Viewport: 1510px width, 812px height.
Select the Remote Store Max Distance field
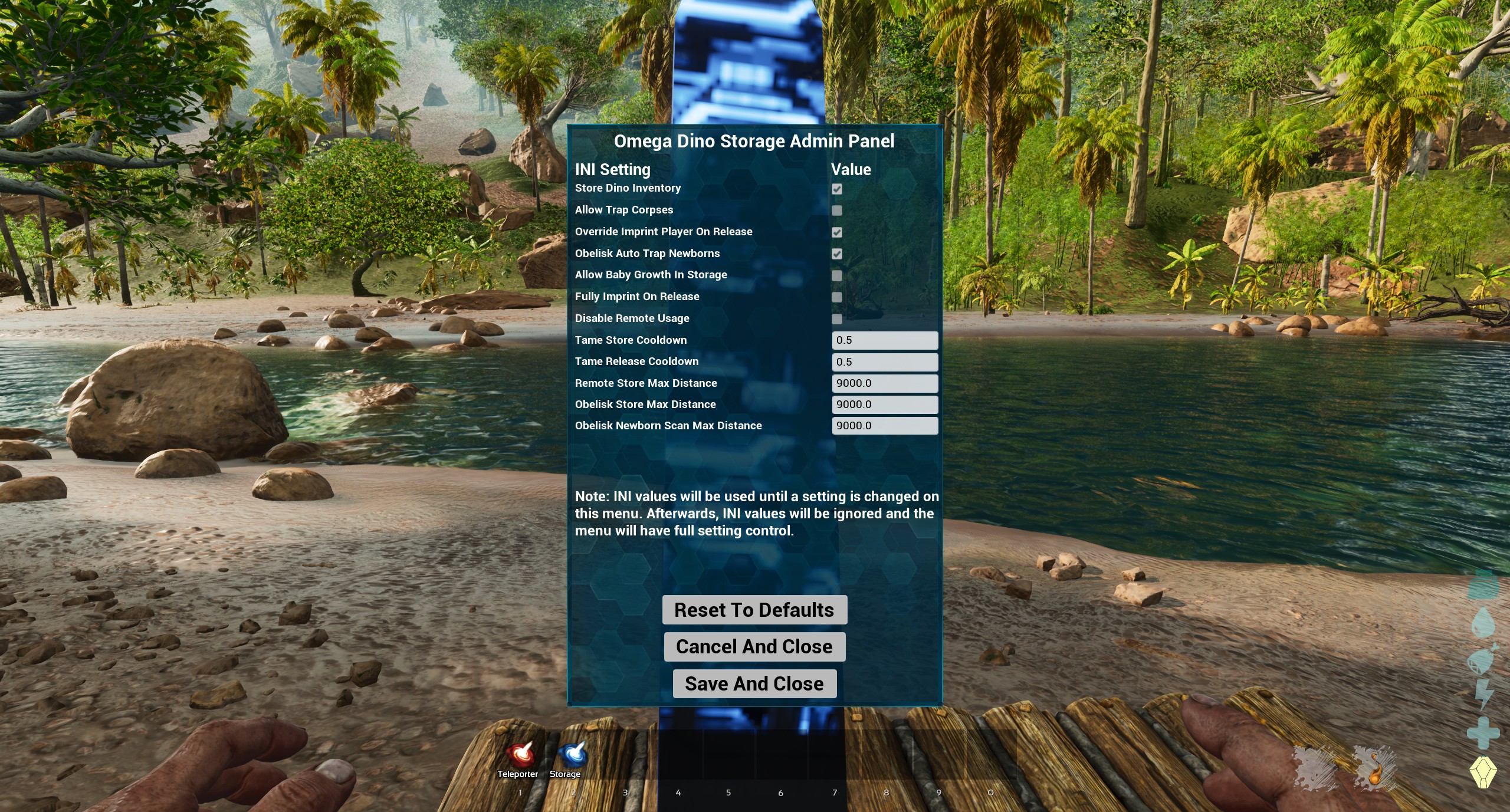(x=885, y=383)
